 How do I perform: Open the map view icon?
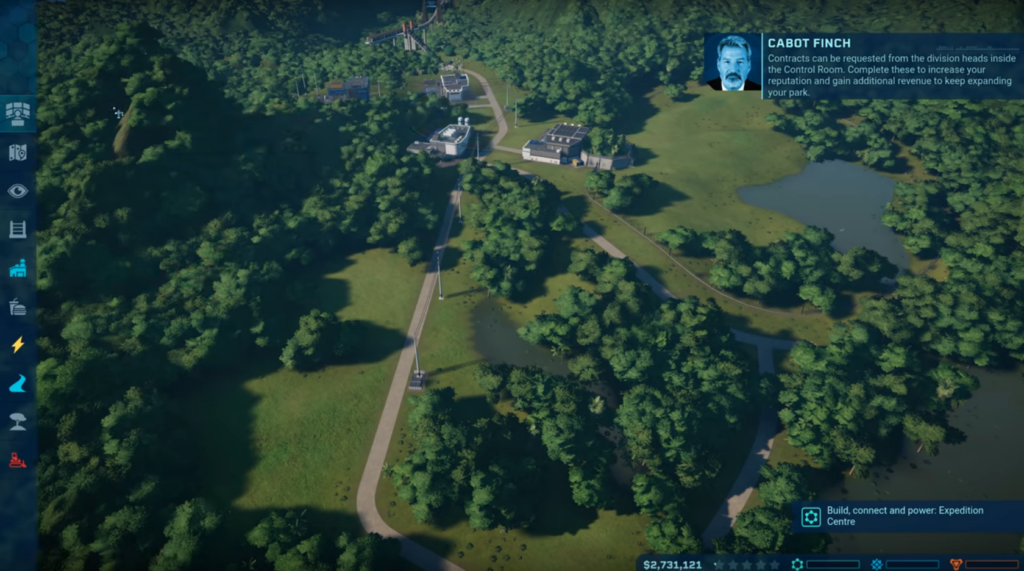click(x=18, y=152)
